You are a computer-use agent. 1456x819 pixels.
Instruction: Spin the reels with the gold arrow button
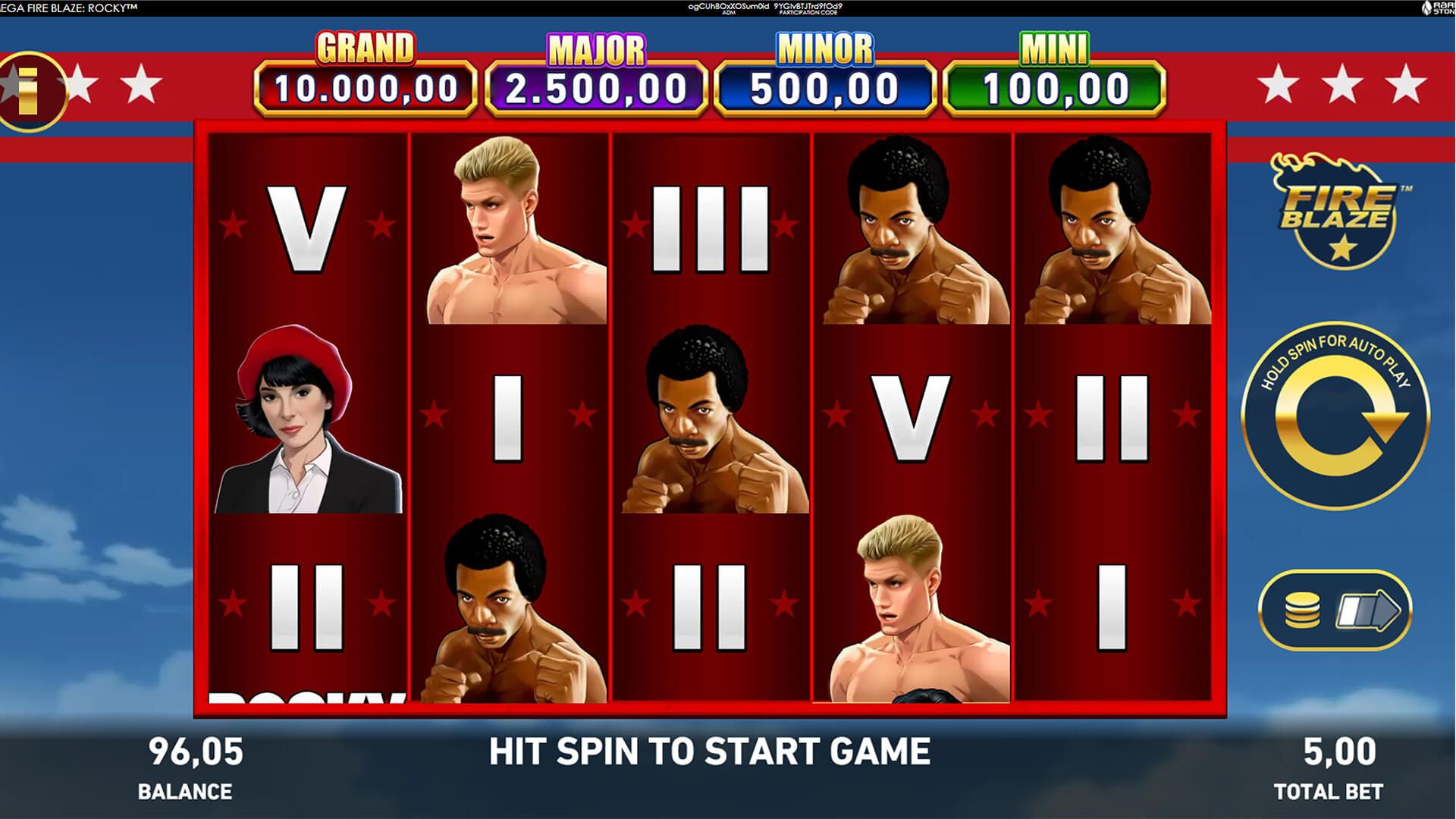1335,416
